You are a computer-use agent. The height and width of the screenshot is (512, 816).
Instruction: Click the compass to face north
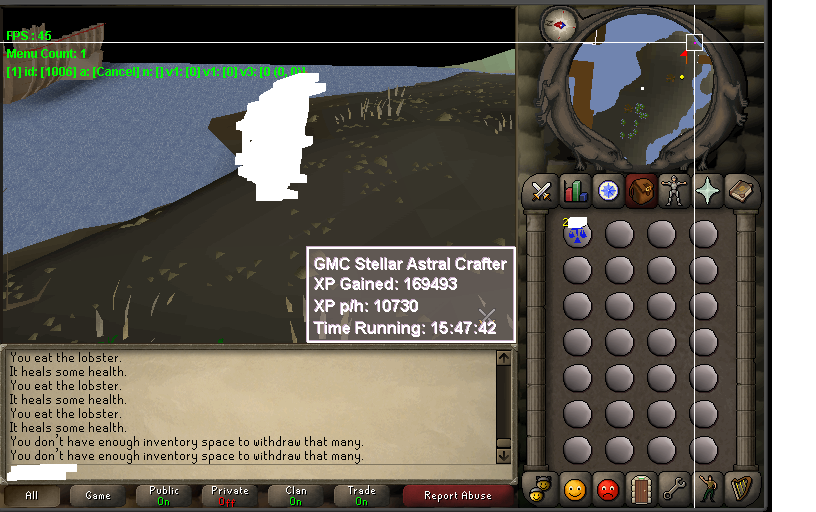point(558,24)
